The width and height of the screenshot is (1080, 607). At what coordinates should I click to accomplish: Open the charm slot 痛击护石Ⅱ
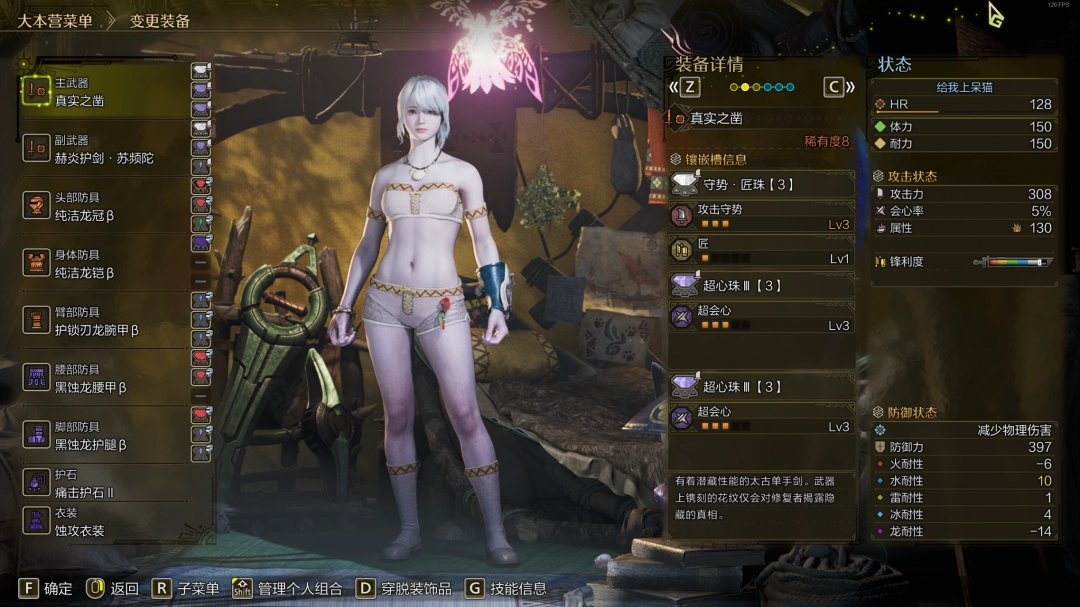pos(100,483)
